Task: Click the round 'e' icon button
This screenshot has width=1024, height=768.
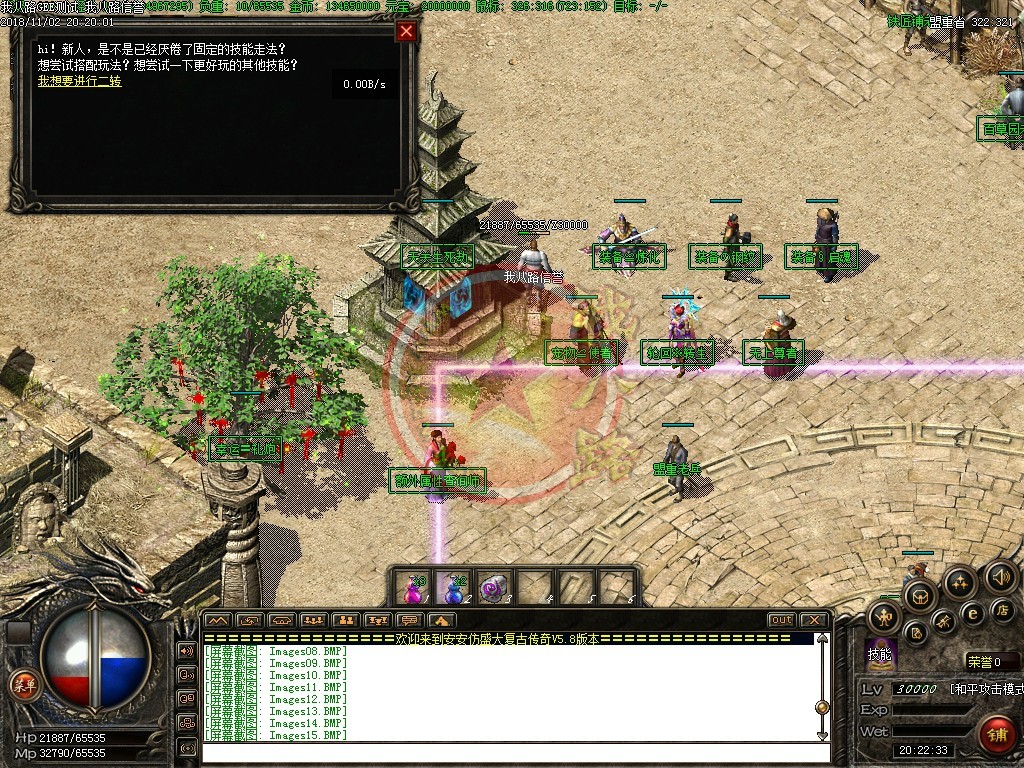Action: point(971,613)
